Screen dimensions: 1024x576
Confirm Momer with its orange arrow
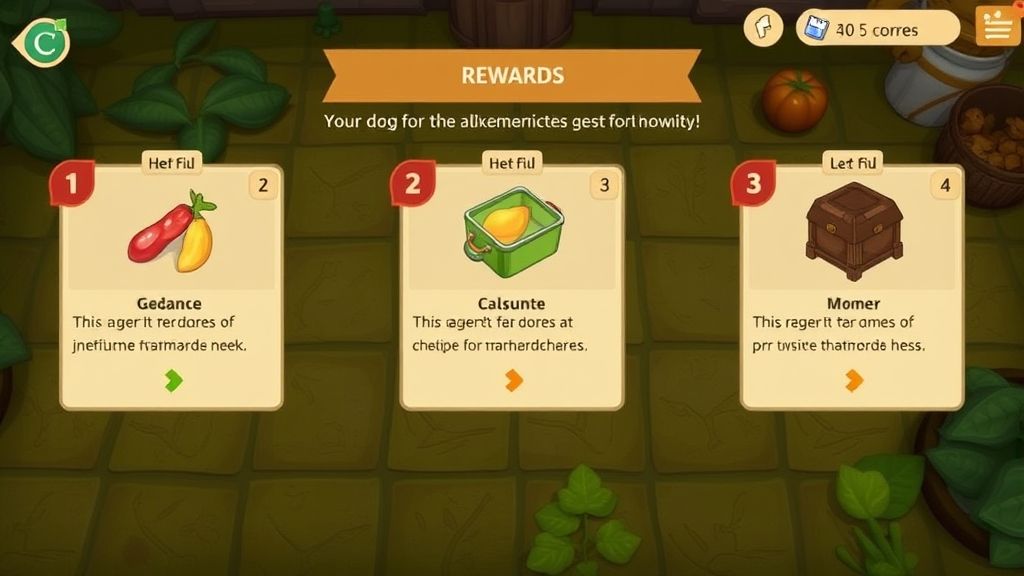pyautogui.click(x=854, y=380)
